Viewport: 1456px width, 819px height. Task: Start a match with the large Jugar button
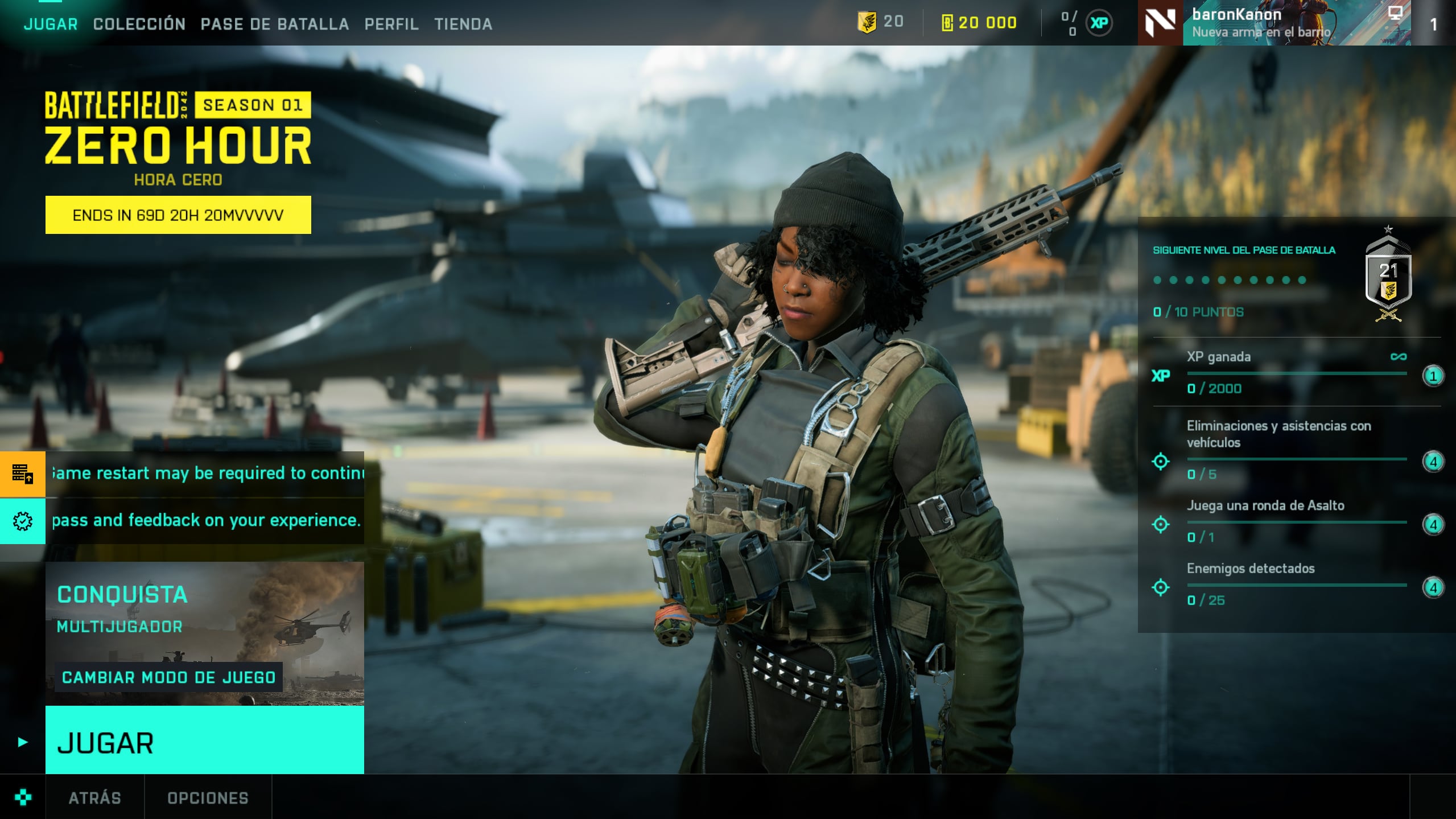[204, 741]
